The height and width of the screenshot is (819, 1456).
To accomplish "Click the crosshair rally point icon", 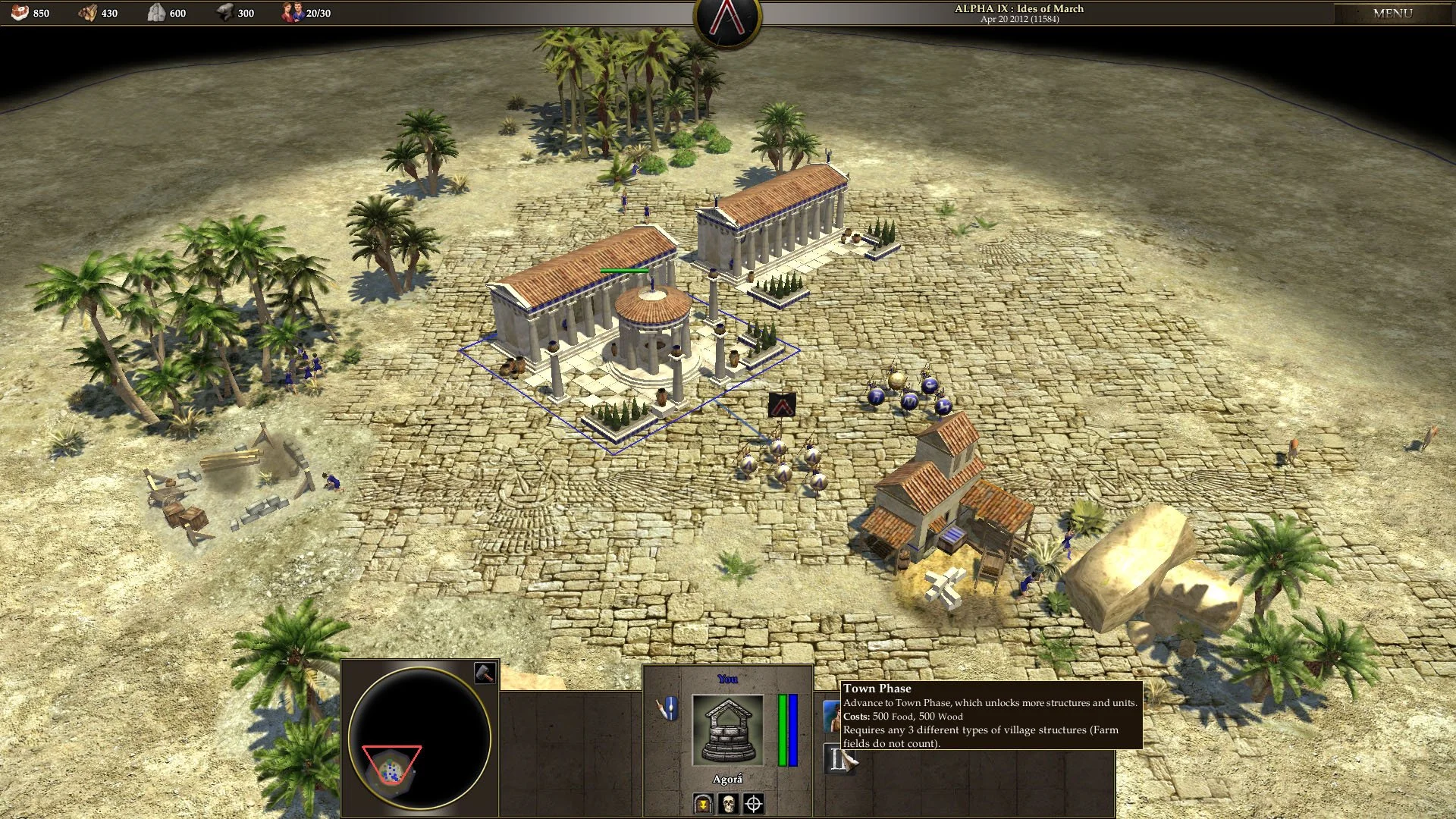I will [x=753, y=802].
